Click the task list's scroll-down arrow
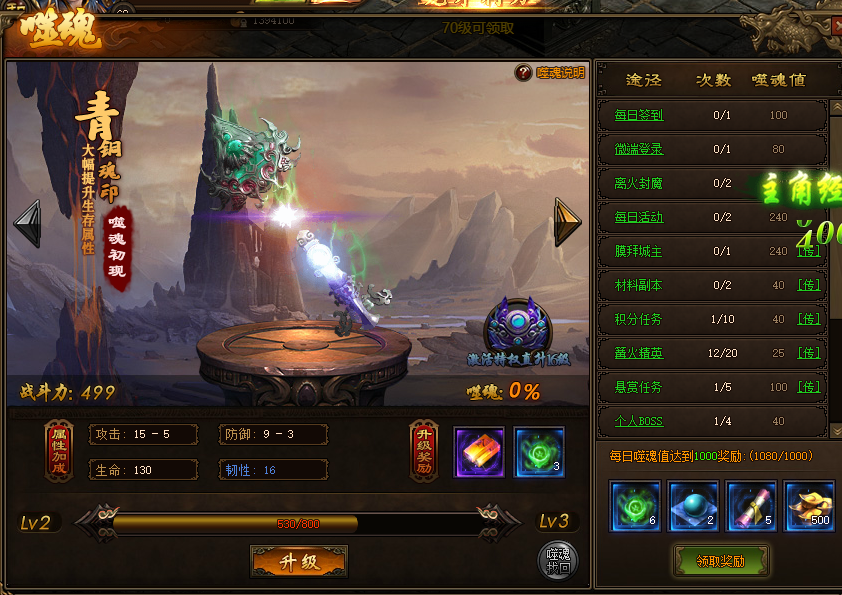 point(836,430)
